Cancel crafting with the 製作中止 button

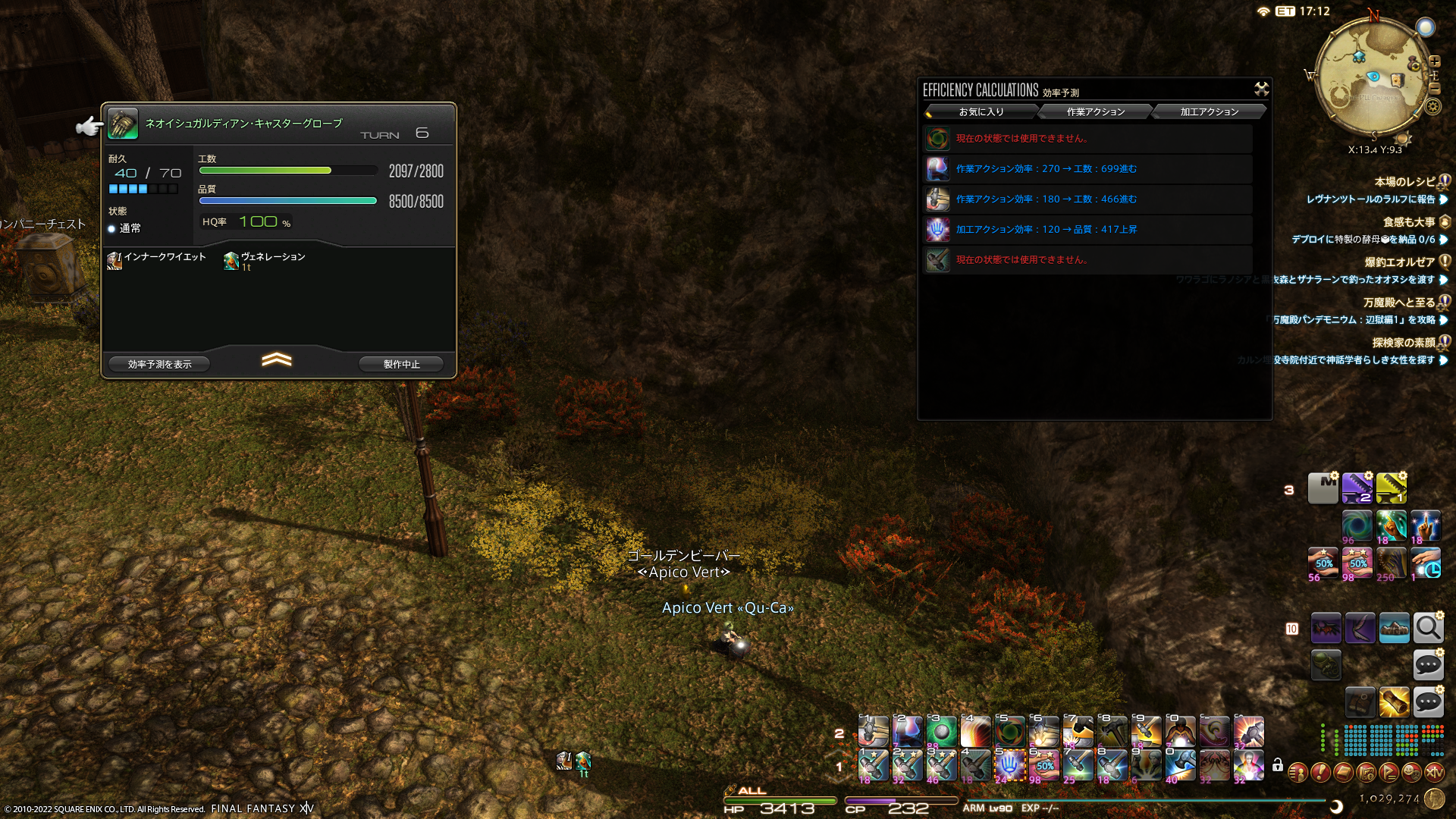pyautogui.click(x=401, y=365)
